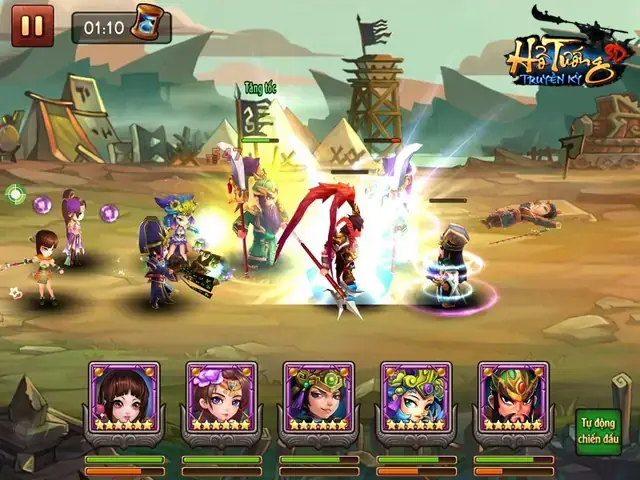Click the hourglass icon beside the timer
This screenshot has height=480, width=640.
pyautogui.click(x=147, y=24)
